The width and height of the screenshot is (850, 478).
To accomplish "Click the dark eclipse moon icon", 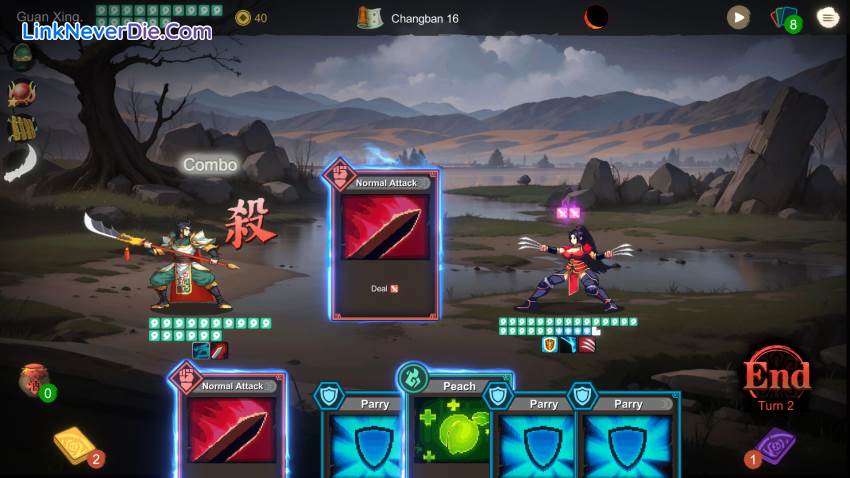I will click(596, 17).
